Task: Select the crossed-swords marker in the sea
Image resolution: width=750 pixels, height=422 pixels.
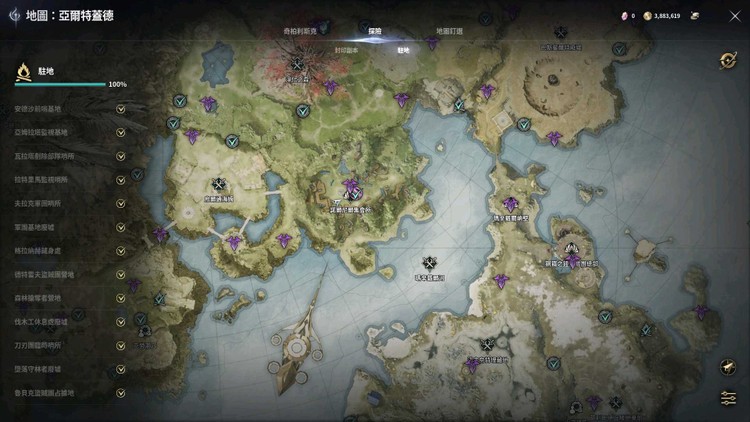Action: click(x=430, y=263)
